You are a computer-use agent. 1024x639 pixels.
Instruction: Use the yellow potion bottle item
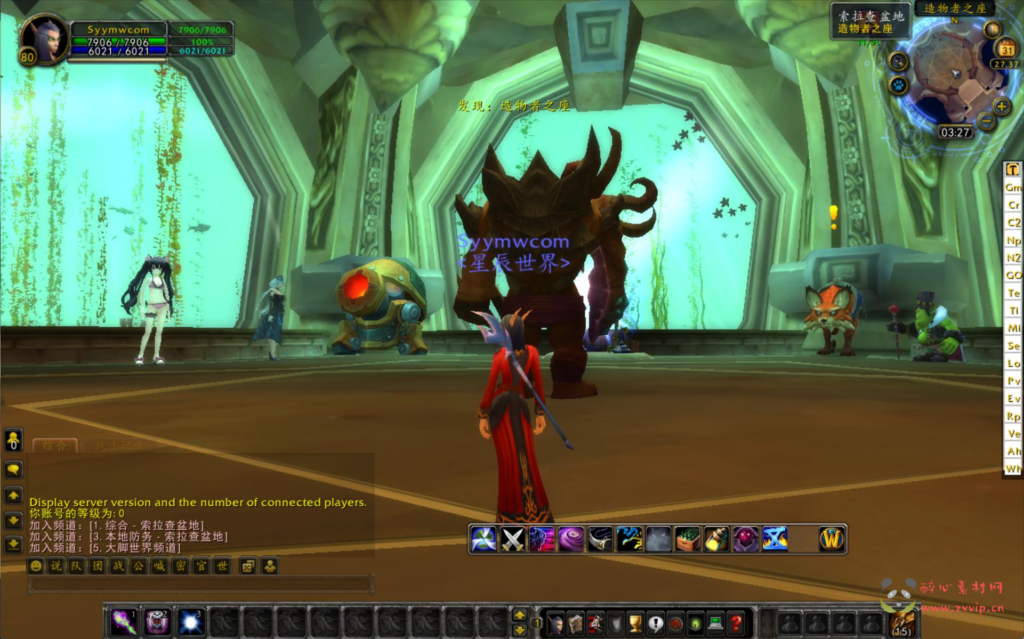click(x=716, y=540)
